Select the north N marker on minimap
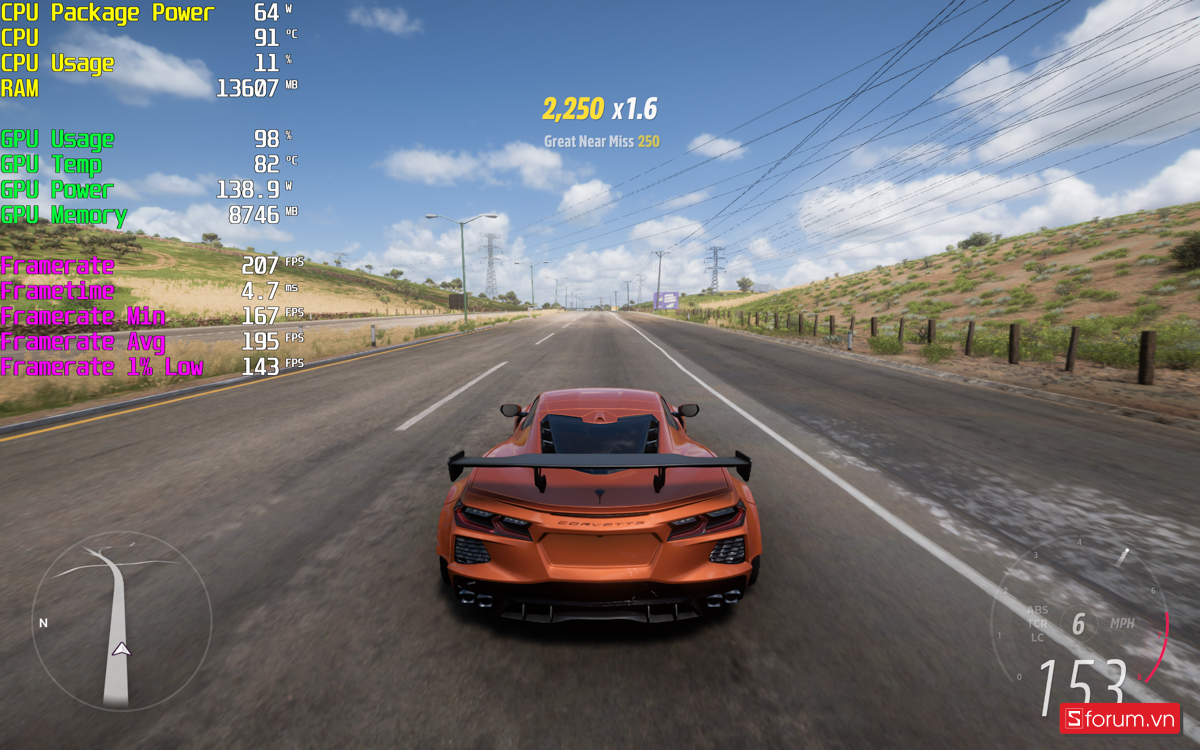Screen dimensions: 1200x750 [x=43, y=623]
